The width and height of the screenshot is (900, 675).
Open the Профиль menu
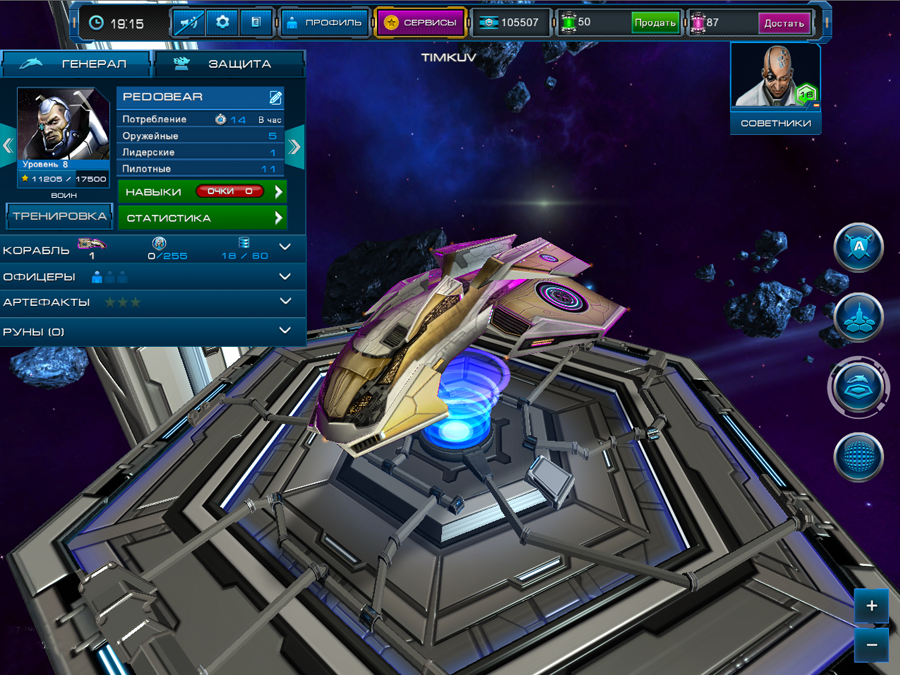pyautogui.click(x=322, y=22)
